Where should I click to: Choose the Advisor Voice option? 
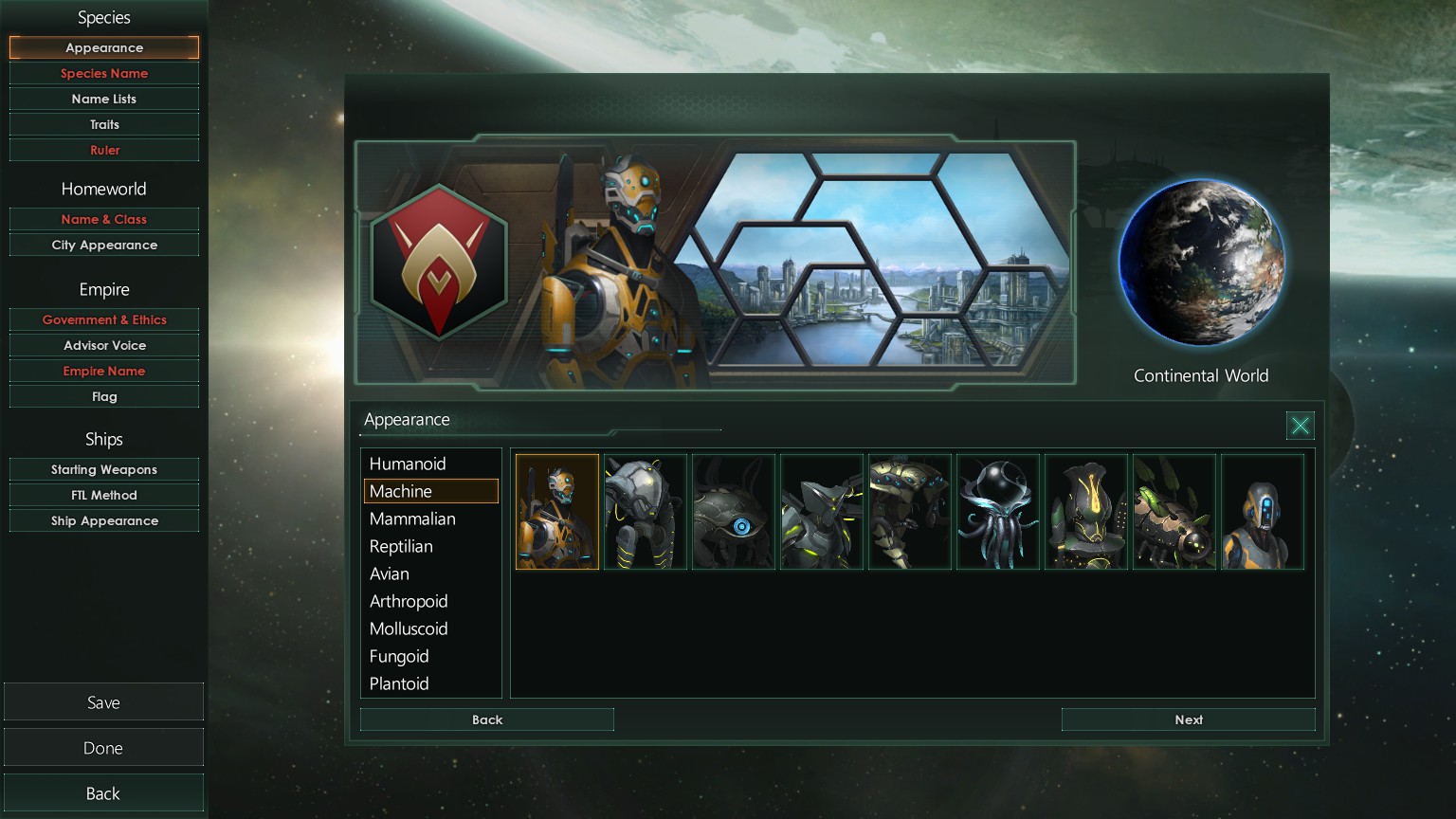point(104,345)
